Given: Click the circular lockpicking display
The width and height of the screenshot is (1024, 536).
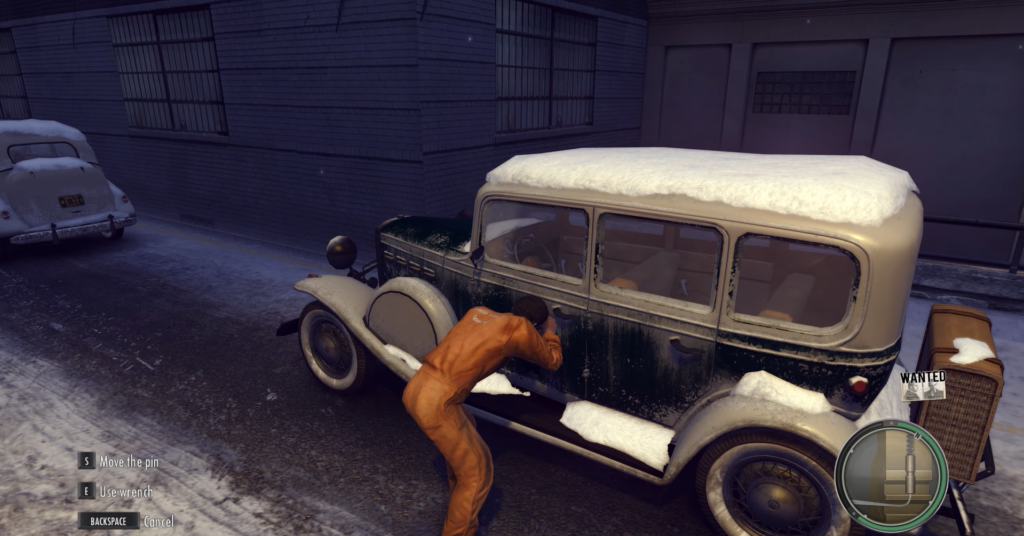Looking at the screenshot, I should pos(890,473).
